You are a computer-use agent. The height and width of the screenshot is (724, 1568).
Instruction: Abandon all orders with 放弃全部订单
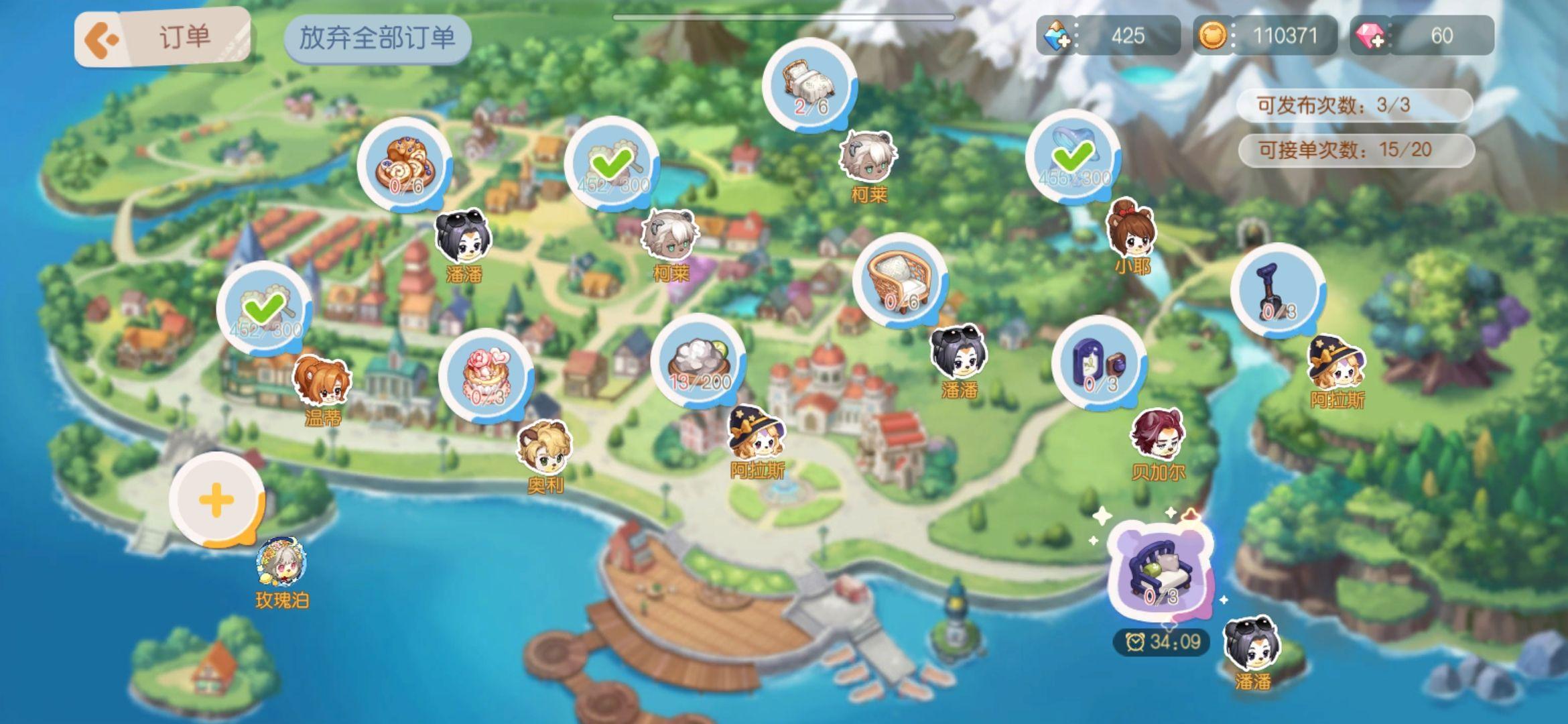pos(377,38)
